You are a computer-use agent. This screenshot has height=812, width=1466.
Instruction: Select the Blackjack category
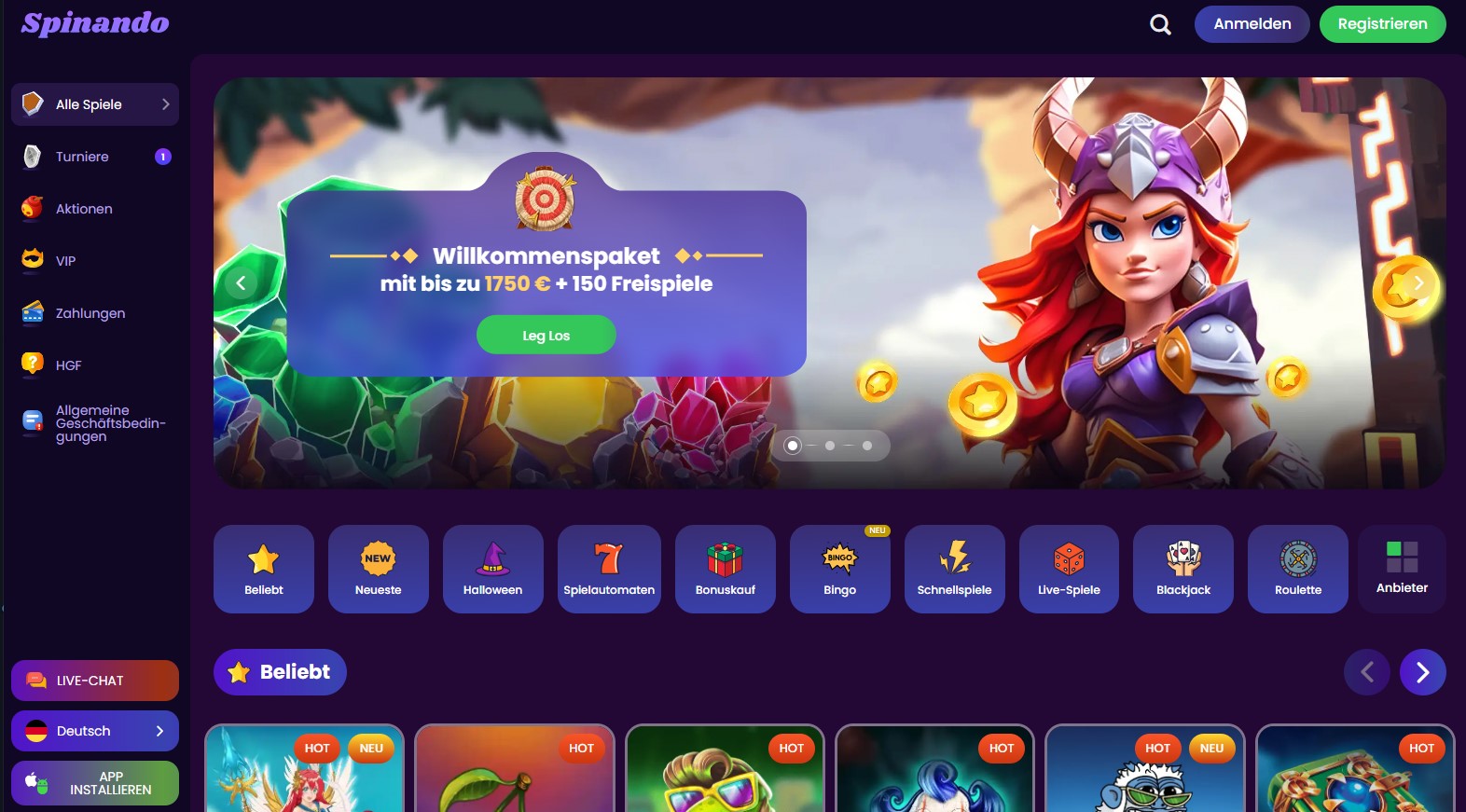point(1182,569)
